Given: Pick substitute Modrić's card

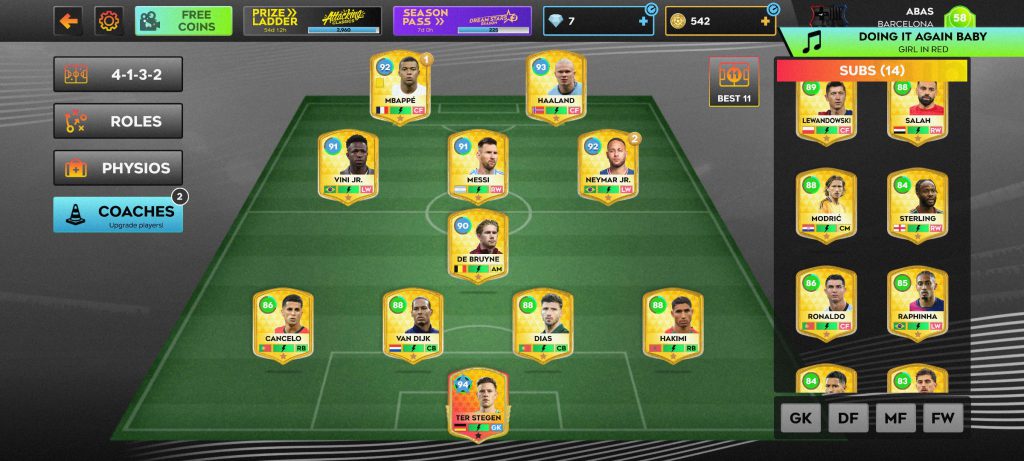Looking at the screenshot, I should [825, 206].
